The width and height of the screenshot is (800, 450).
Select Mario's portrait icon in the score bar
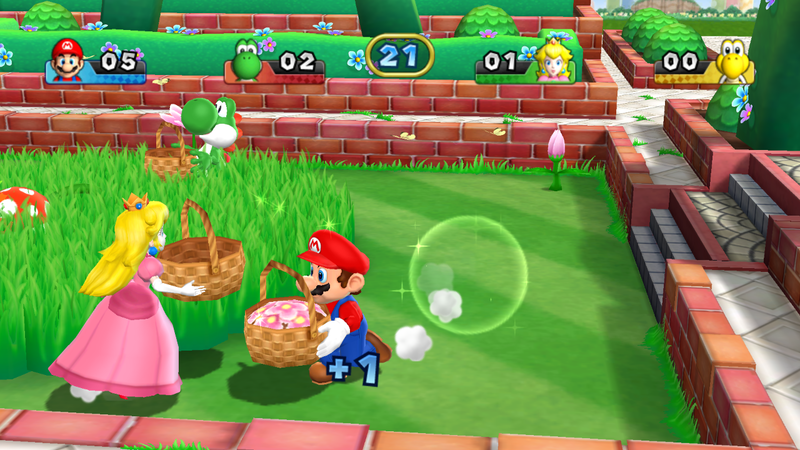(67, 59)
